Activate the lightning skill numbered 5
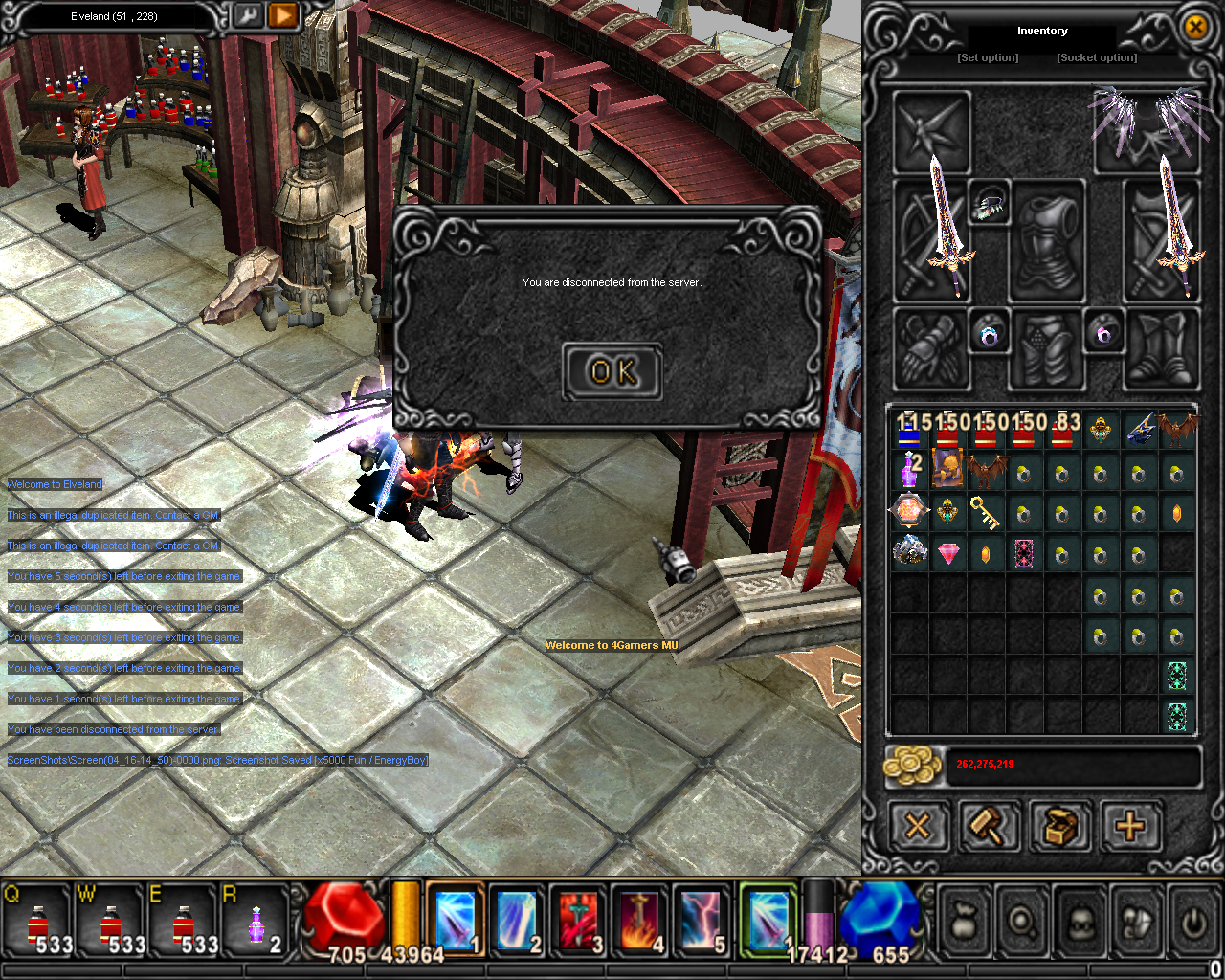The width and height of the screenshot is (1225, 980). tap(702, 921)
